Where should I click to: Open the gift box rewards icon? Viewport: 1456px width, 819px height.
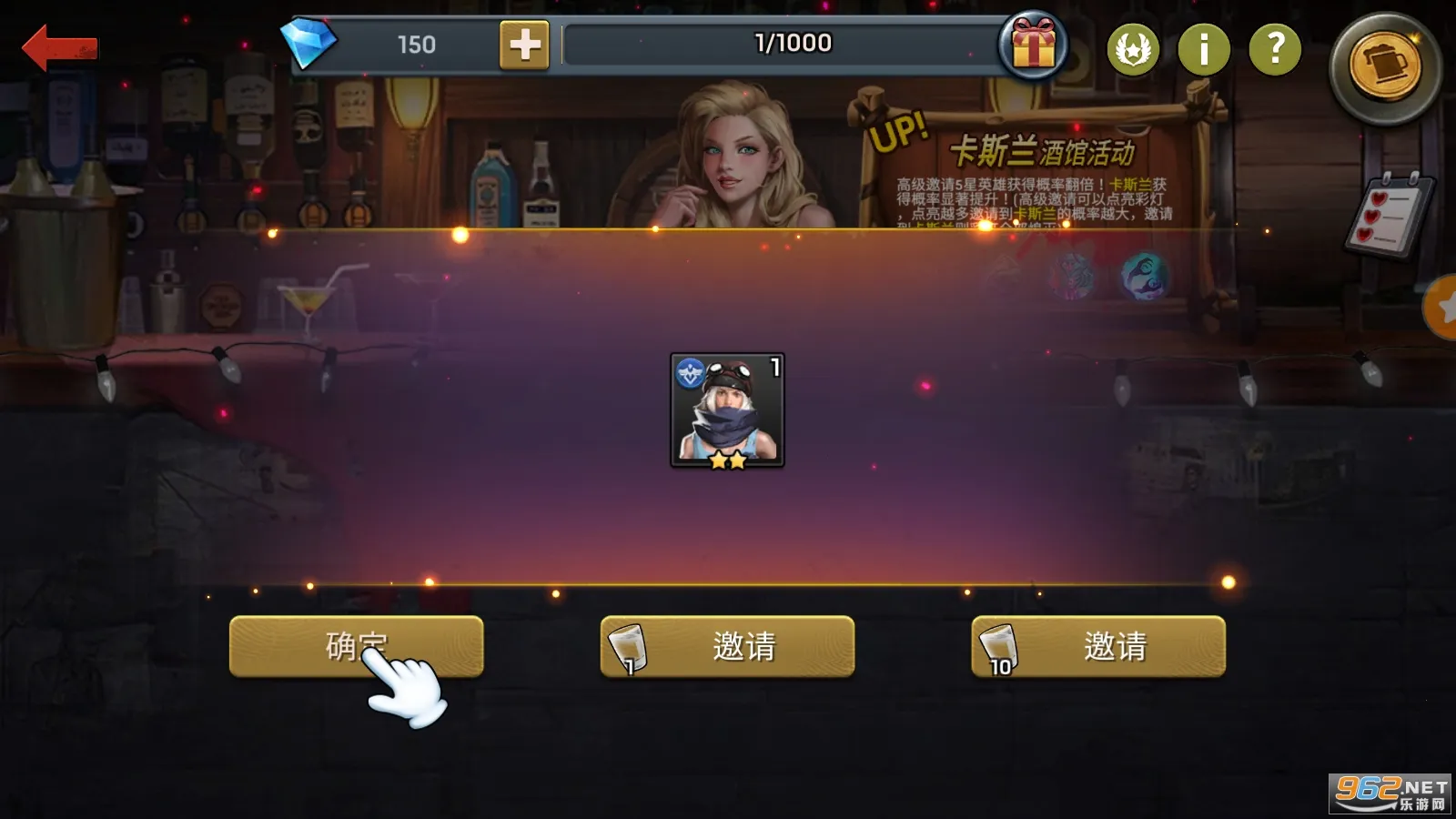click(x=1033, y=47)
